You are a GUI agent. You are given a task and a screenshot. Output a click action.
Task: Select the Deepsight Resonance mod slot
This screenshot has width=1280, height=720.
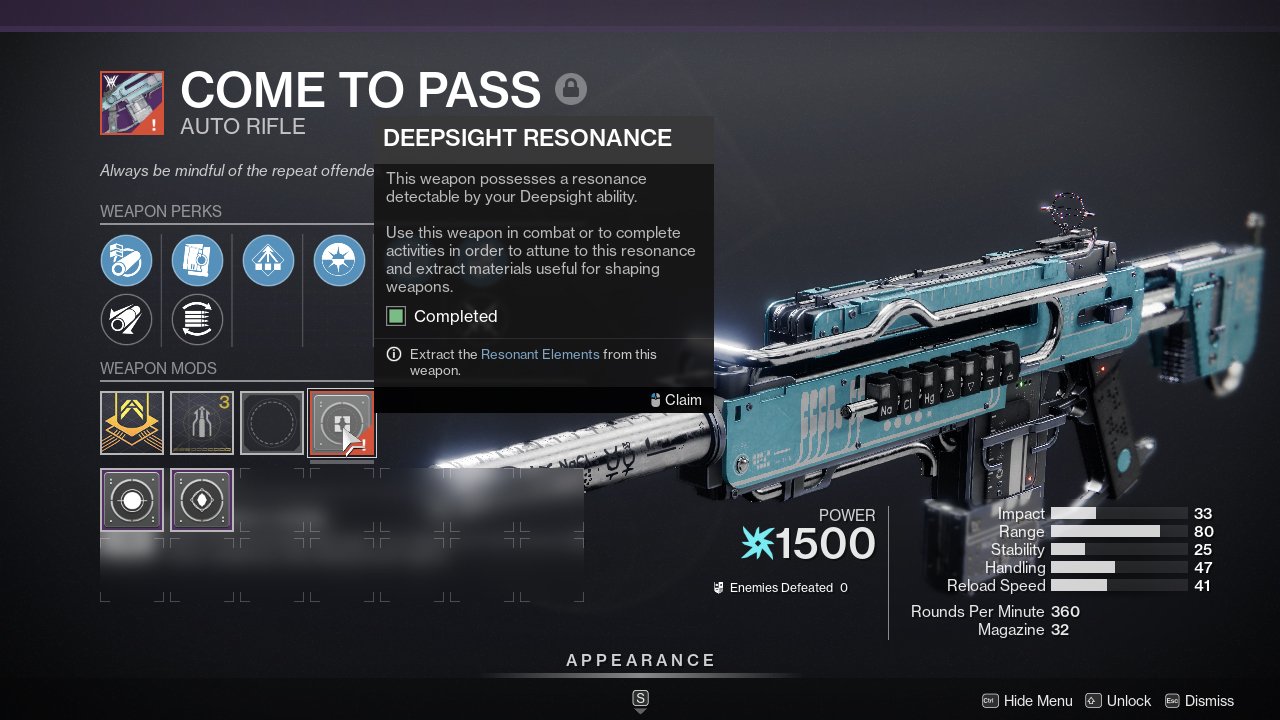click(x=341, y=422)
